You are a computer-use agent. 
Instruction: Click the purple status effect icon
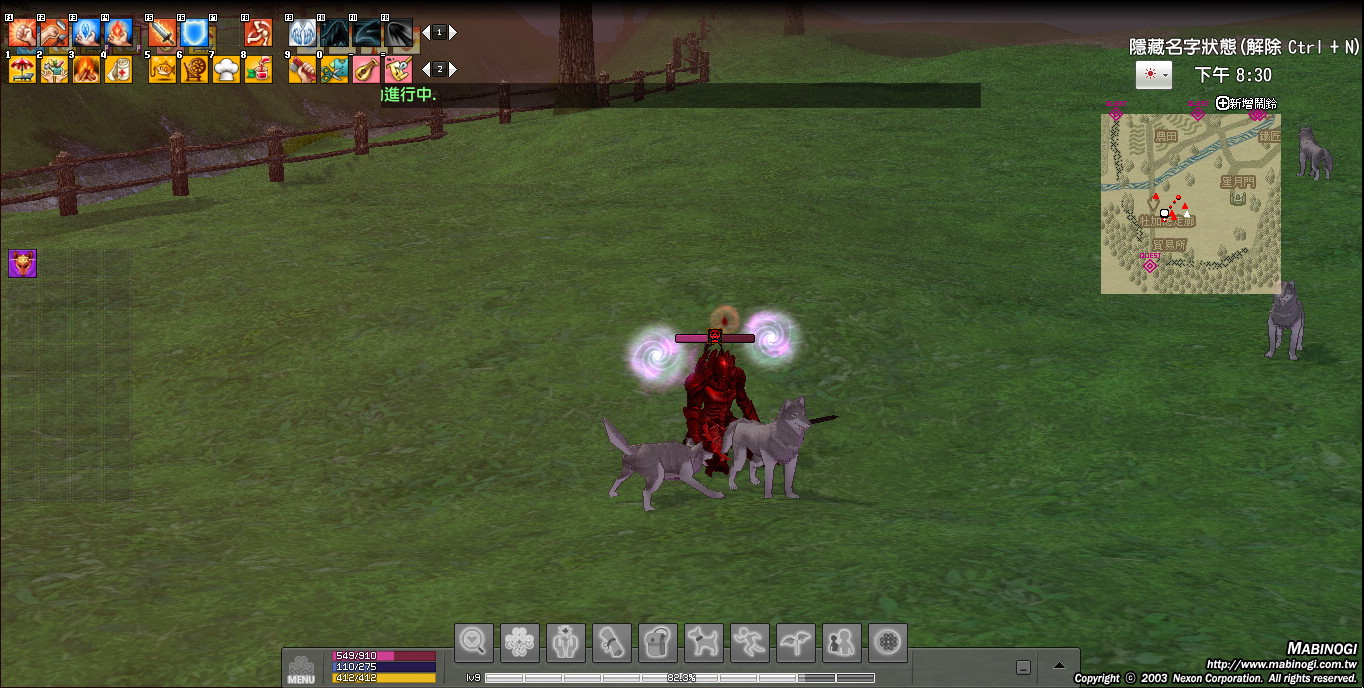pos(22,263)
